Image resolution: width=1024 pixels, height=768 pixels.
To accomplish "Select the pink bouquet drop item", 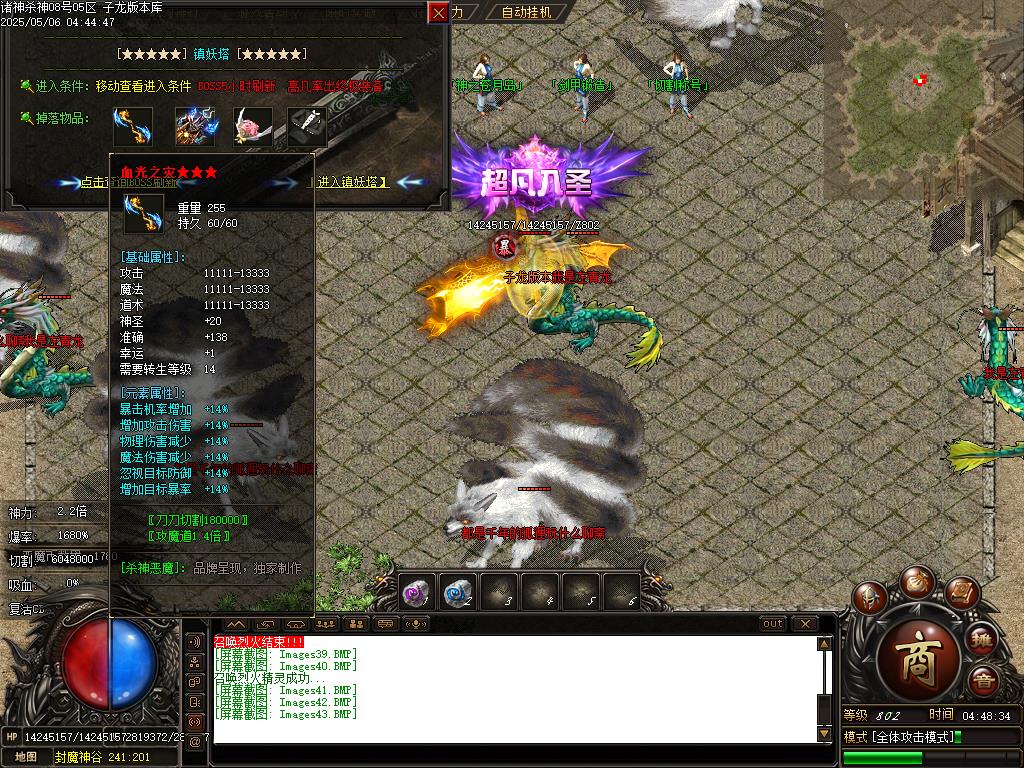I will 252,125.
